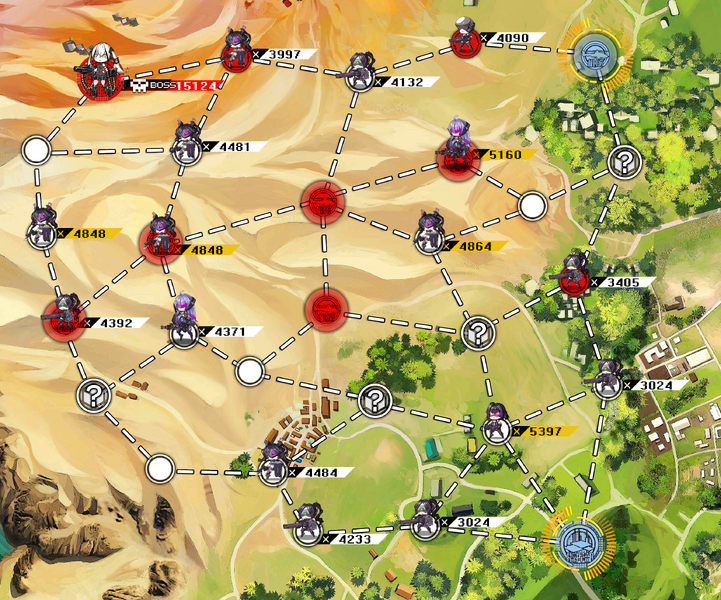
Task: Click the enemy node labeled 4090
Action: [464, 42]
